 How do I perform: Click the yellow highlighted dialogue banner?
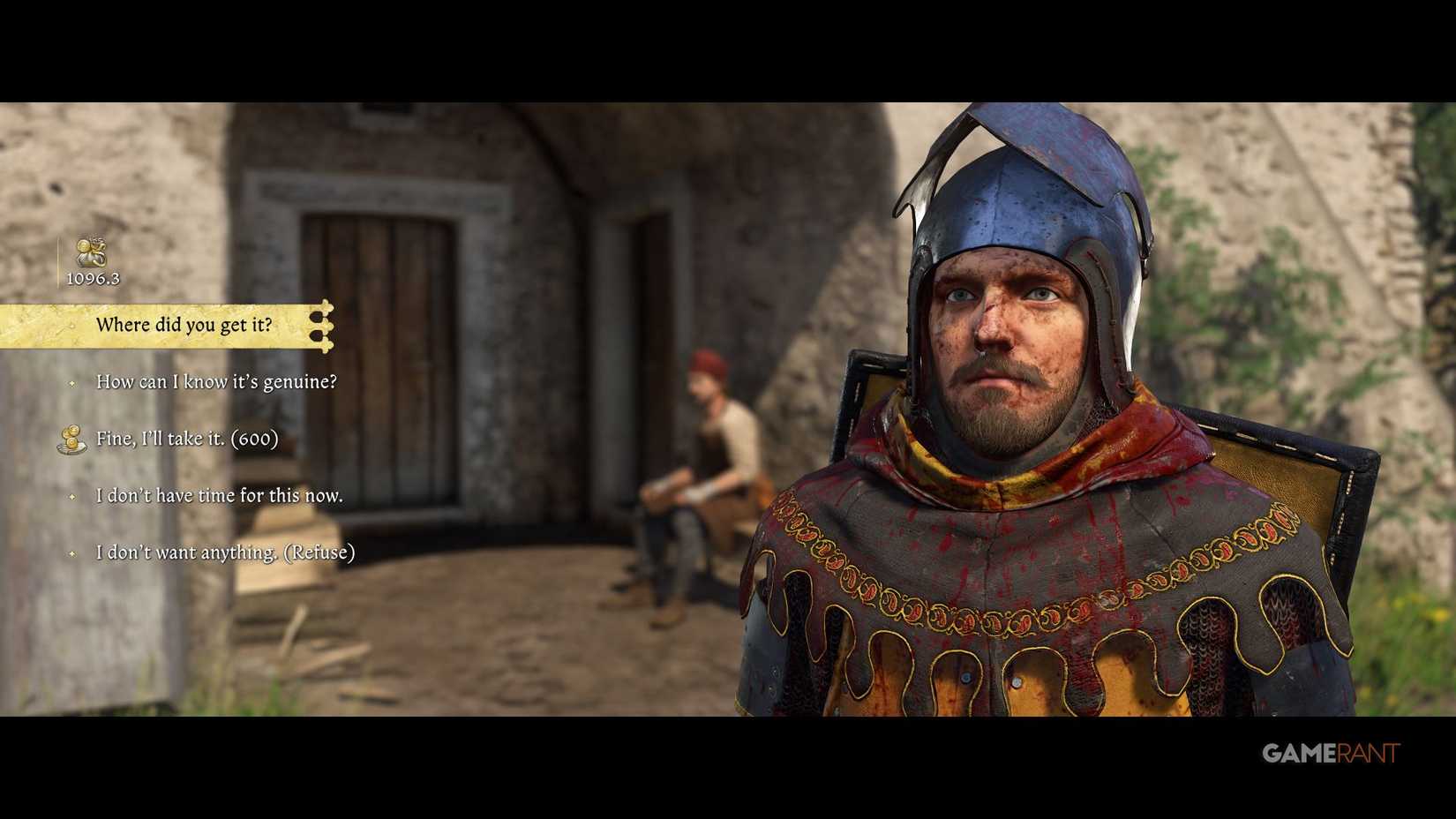[x=159, y=325]
